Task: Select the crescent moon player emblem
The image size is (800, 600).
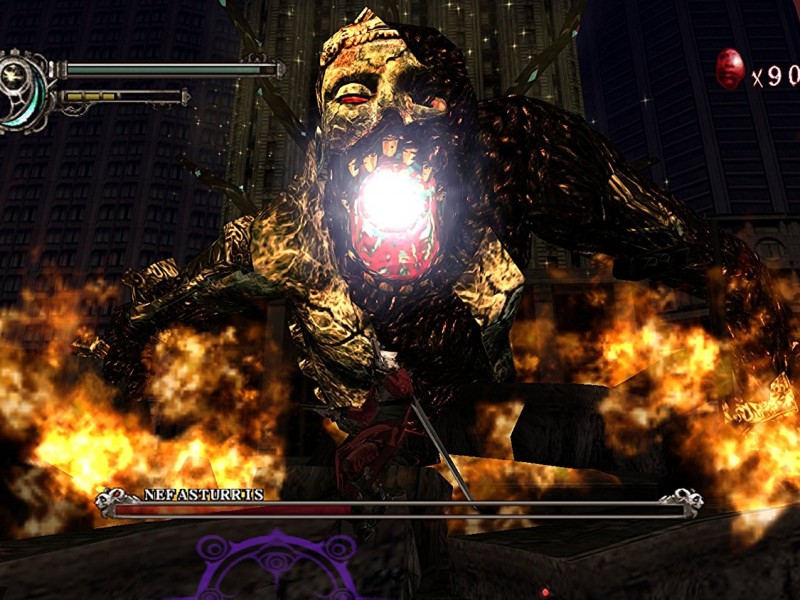Action: 23,90
